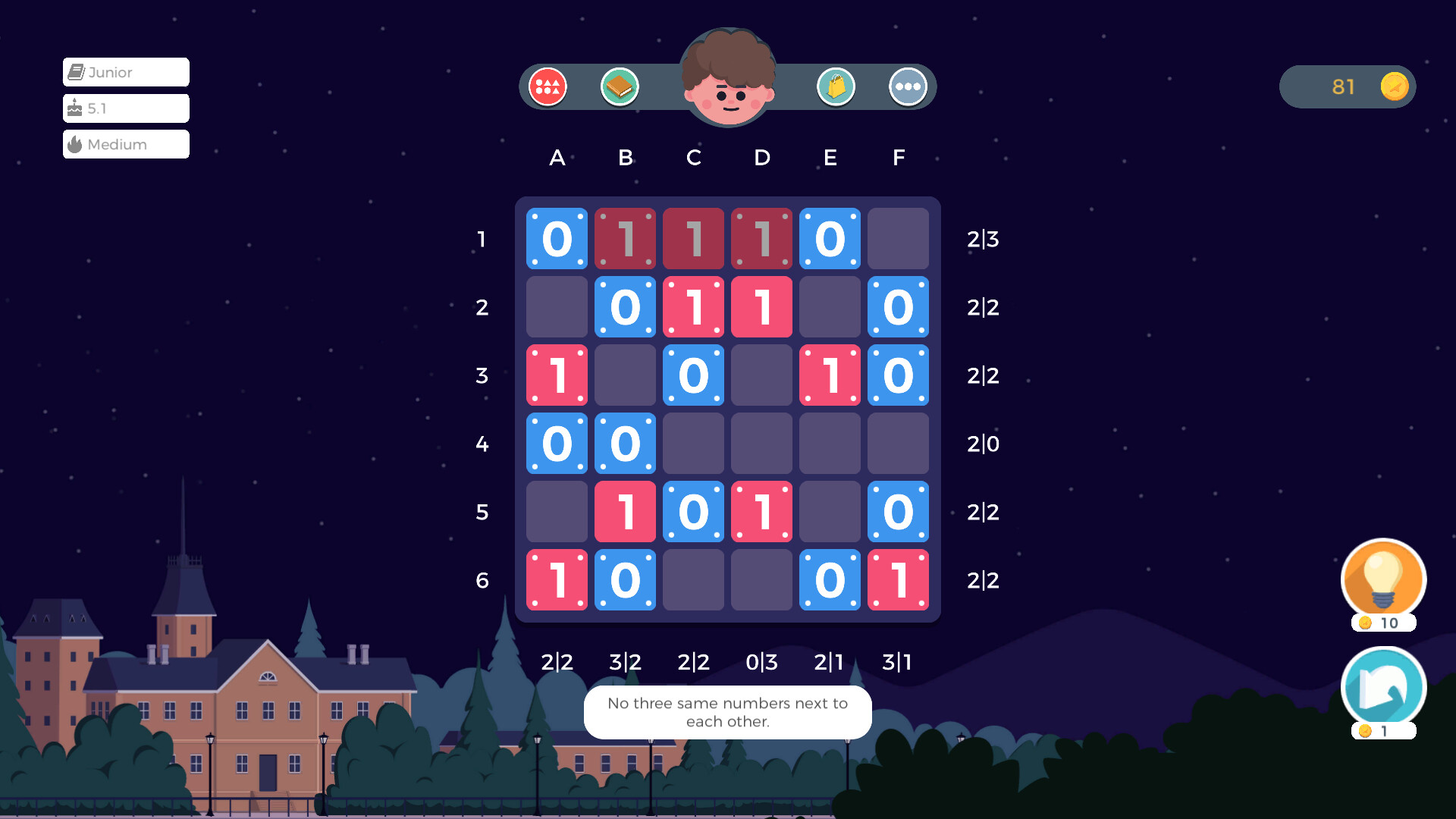Open the shop bag icon
Viewport: 1456px width, 819px height.
(x=836, y=86)
